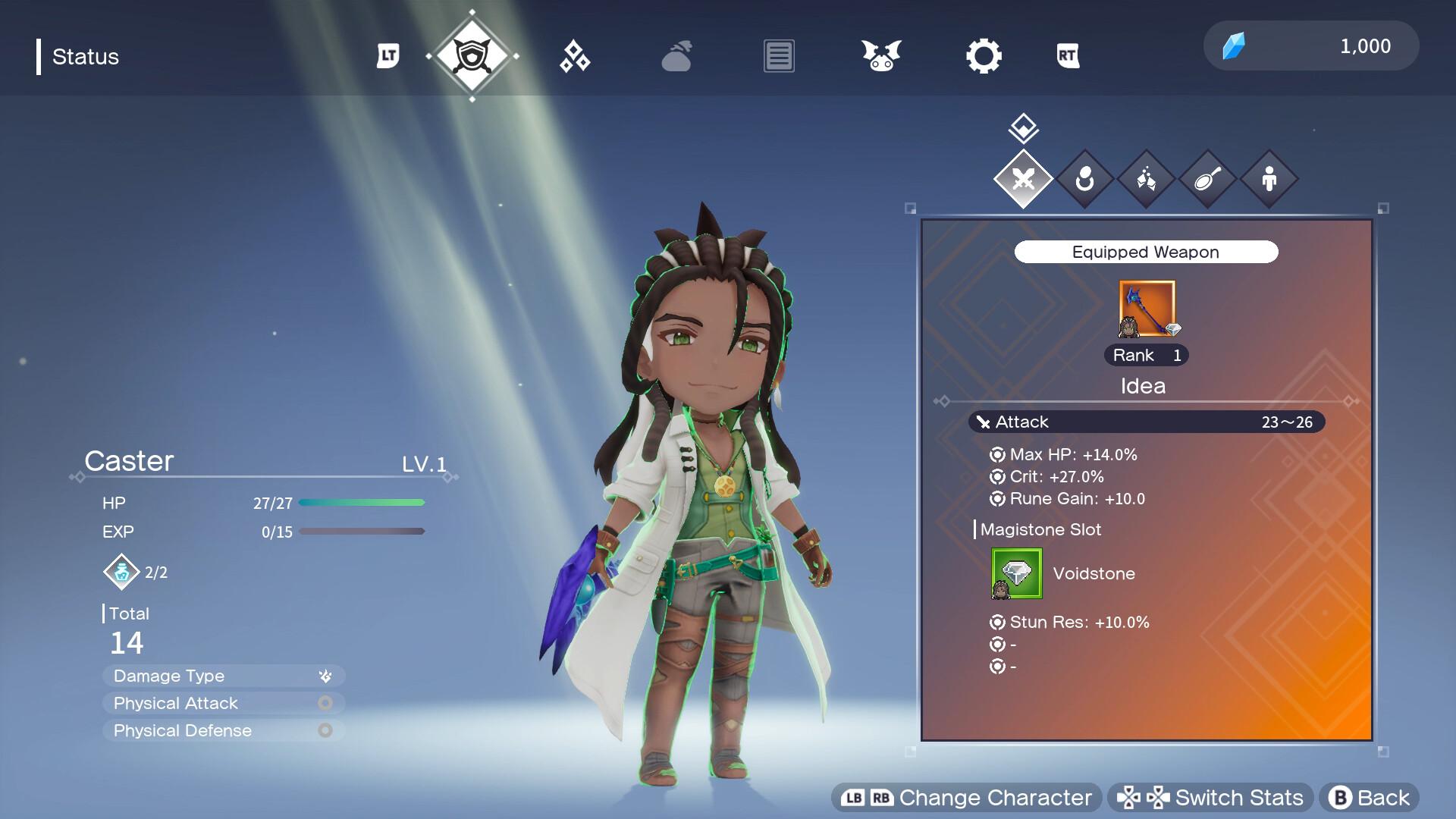Screen dimensions: 1456x819
Task: Expand the Physical Attack stat row
Action: click(x=223, y=703)
